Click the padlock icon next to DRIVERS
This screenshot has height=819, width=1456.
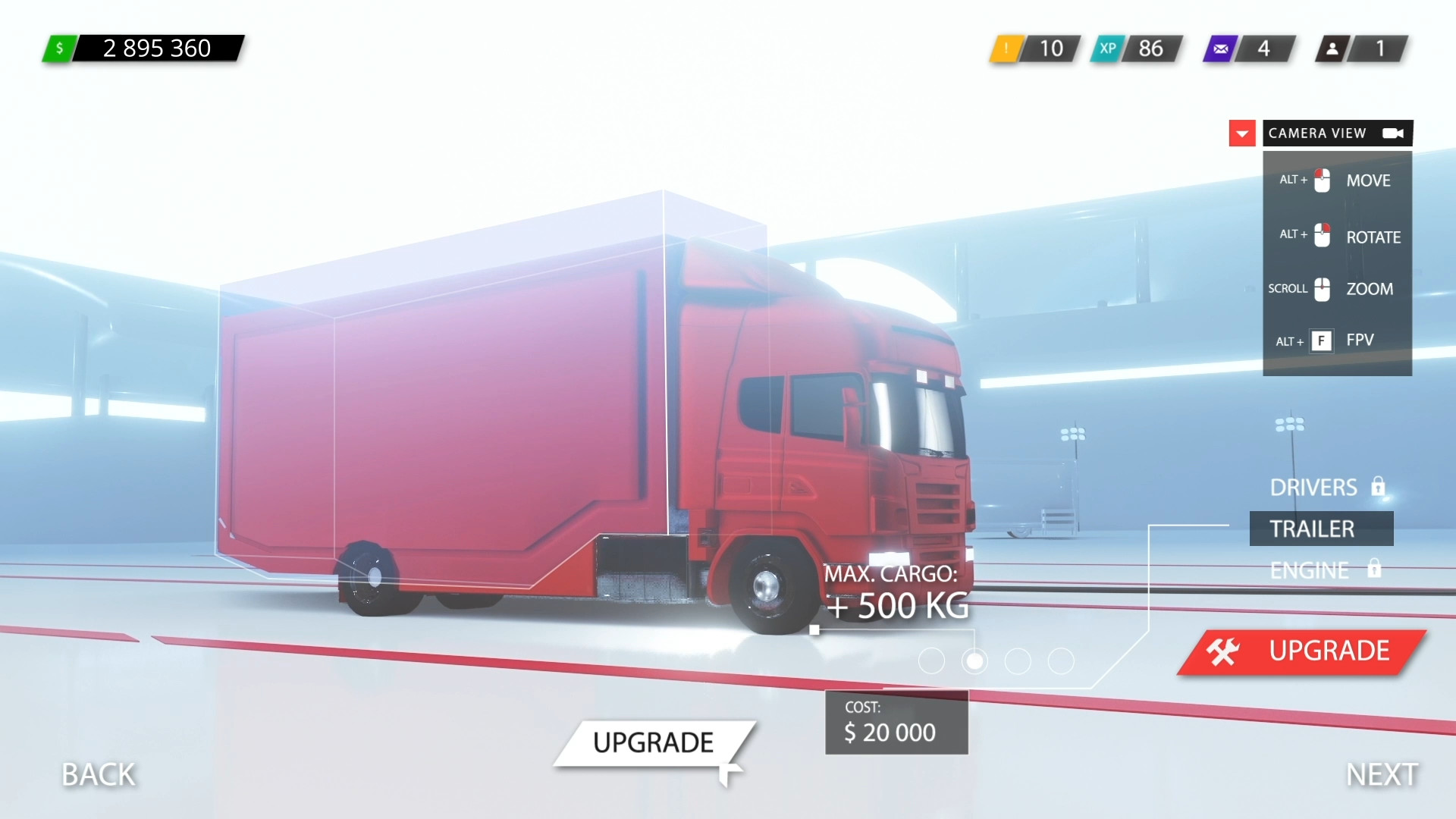click(1379, 486)
